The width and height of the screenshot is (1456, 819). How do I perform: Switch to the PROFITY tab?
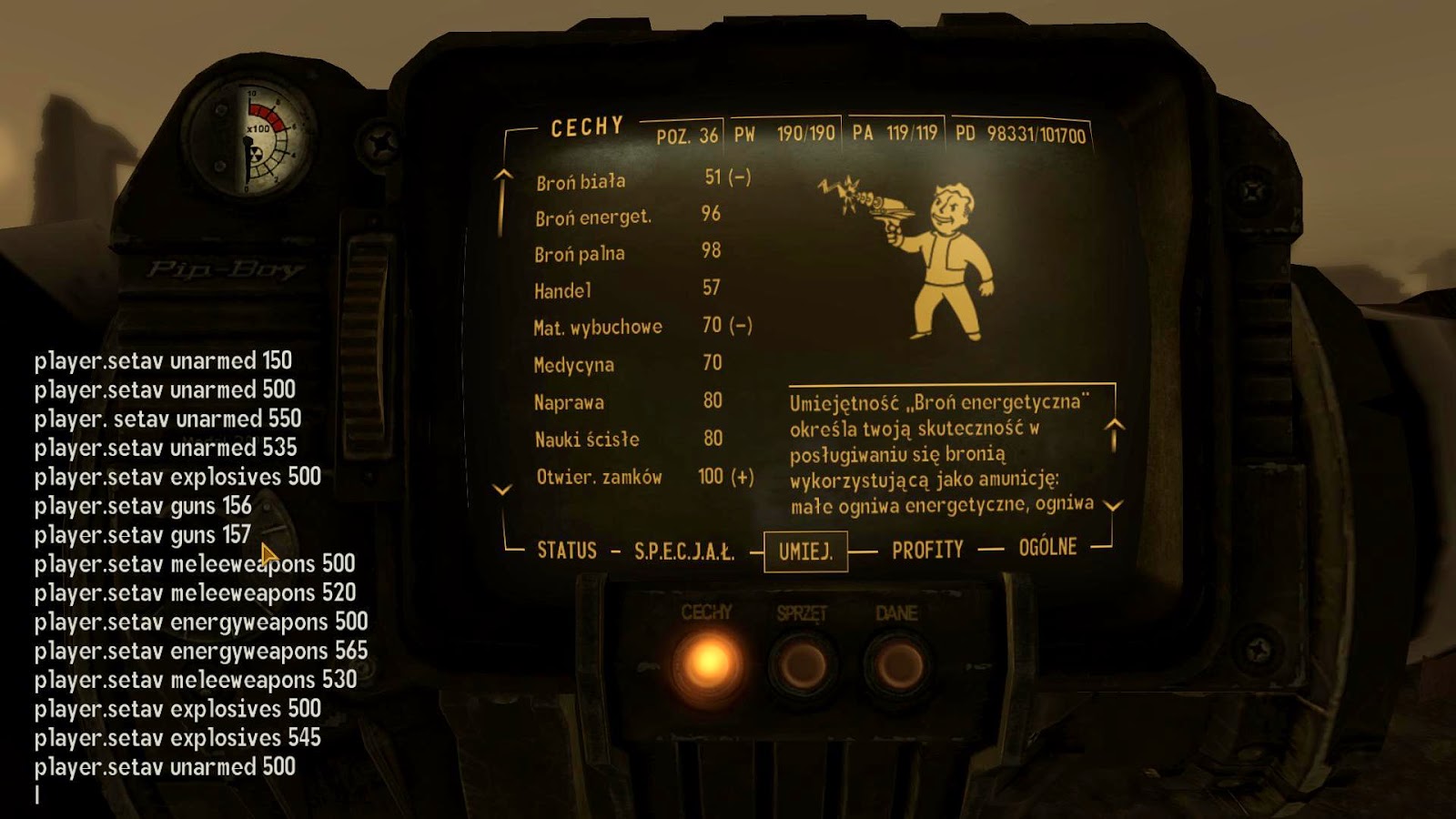[x=926, y=548]
